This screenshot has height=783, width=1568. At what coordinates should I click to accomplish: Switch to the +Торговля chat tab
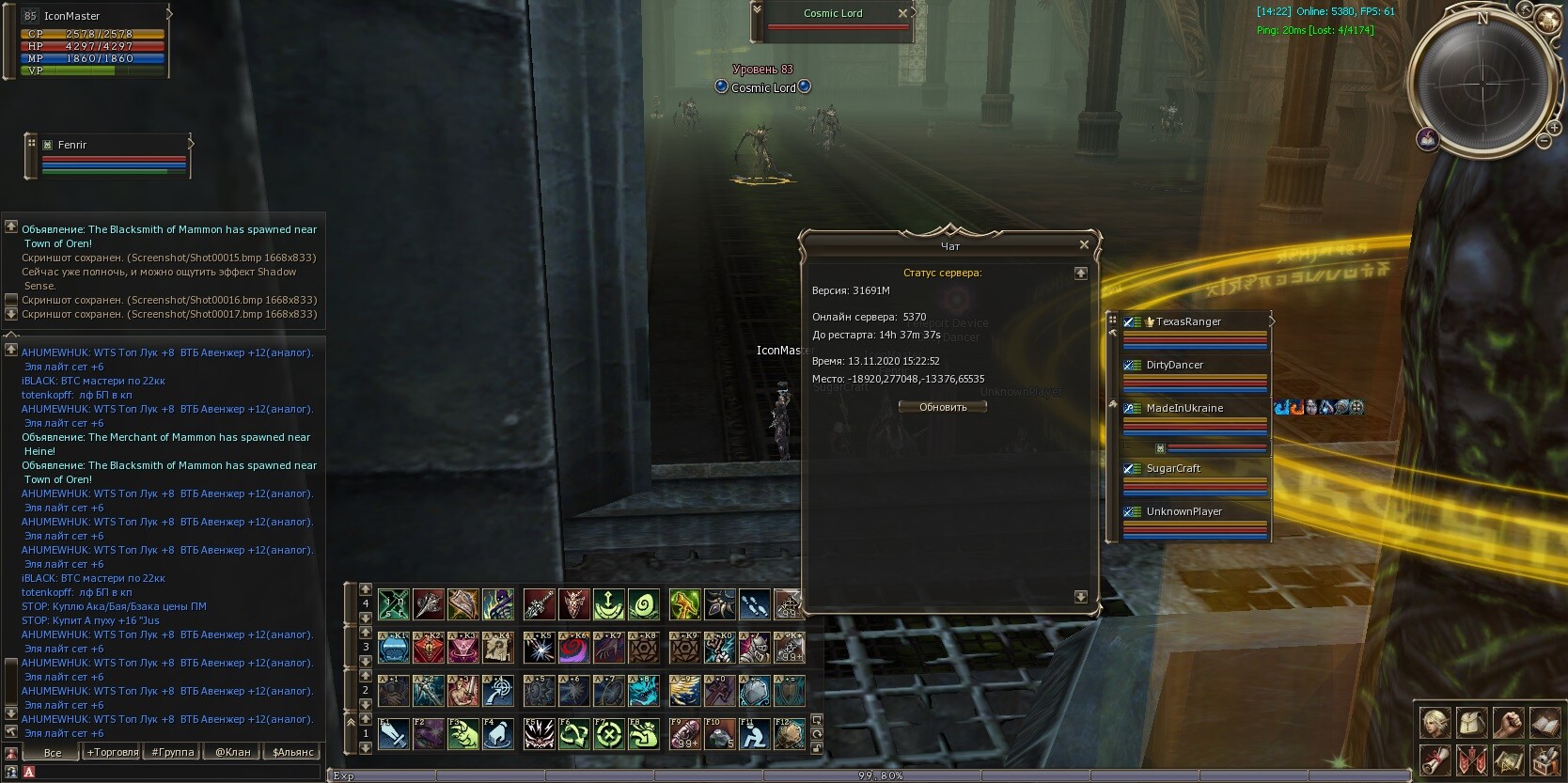click(113, 752)
